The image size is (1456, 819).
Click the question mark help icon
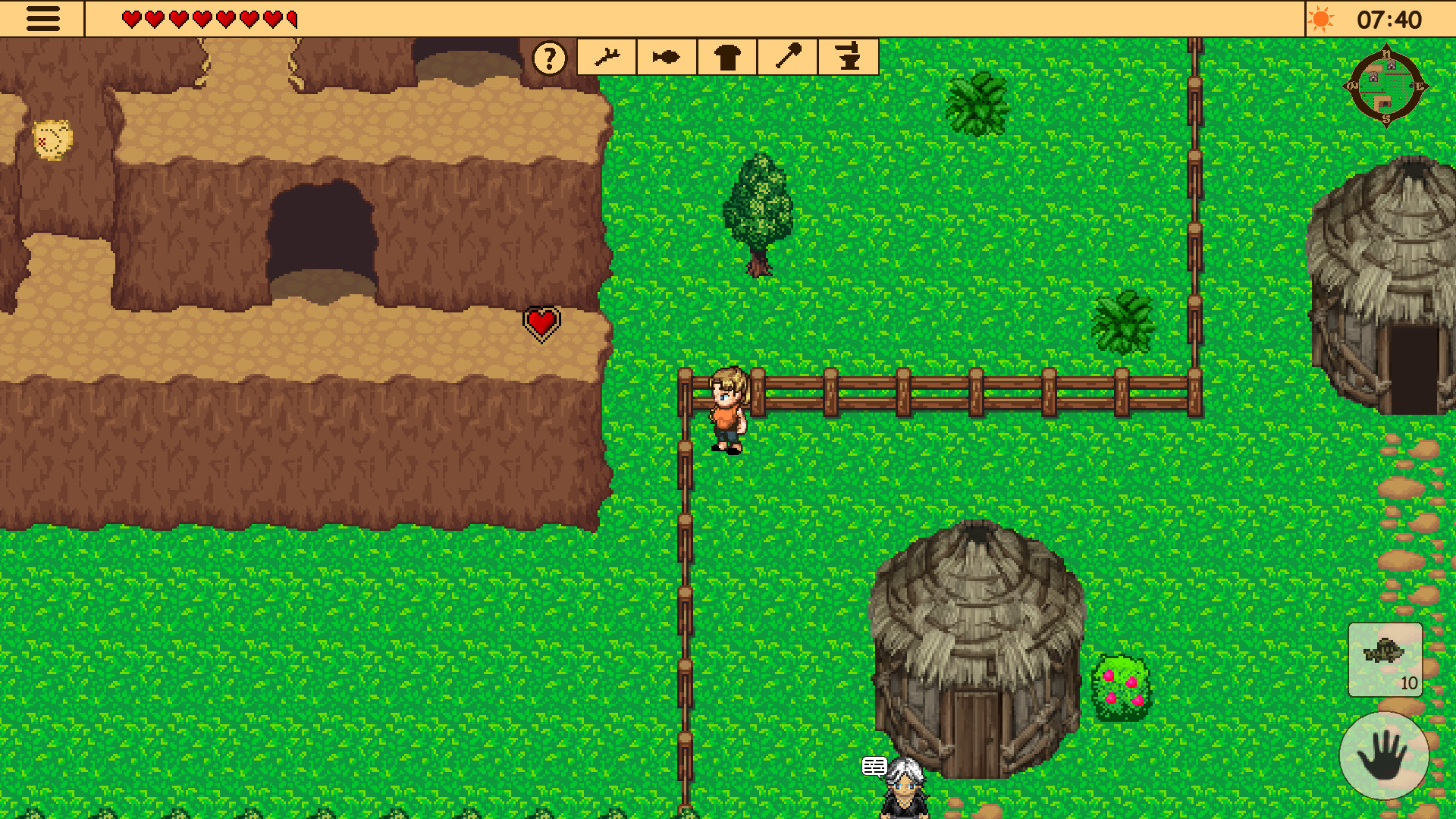[x=549, y=57]
